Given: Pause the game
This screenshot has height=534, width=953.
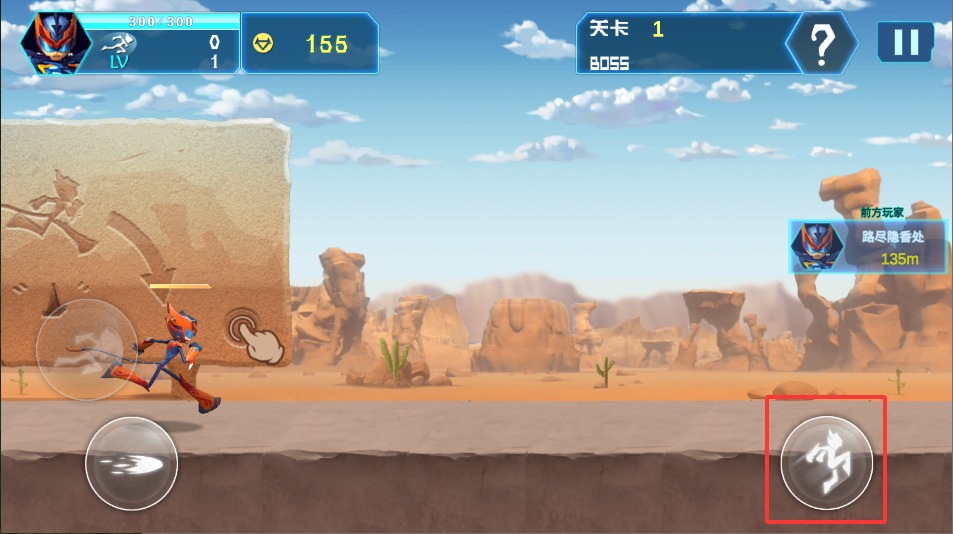Looking at the screenshot, I should pos(905,42).
